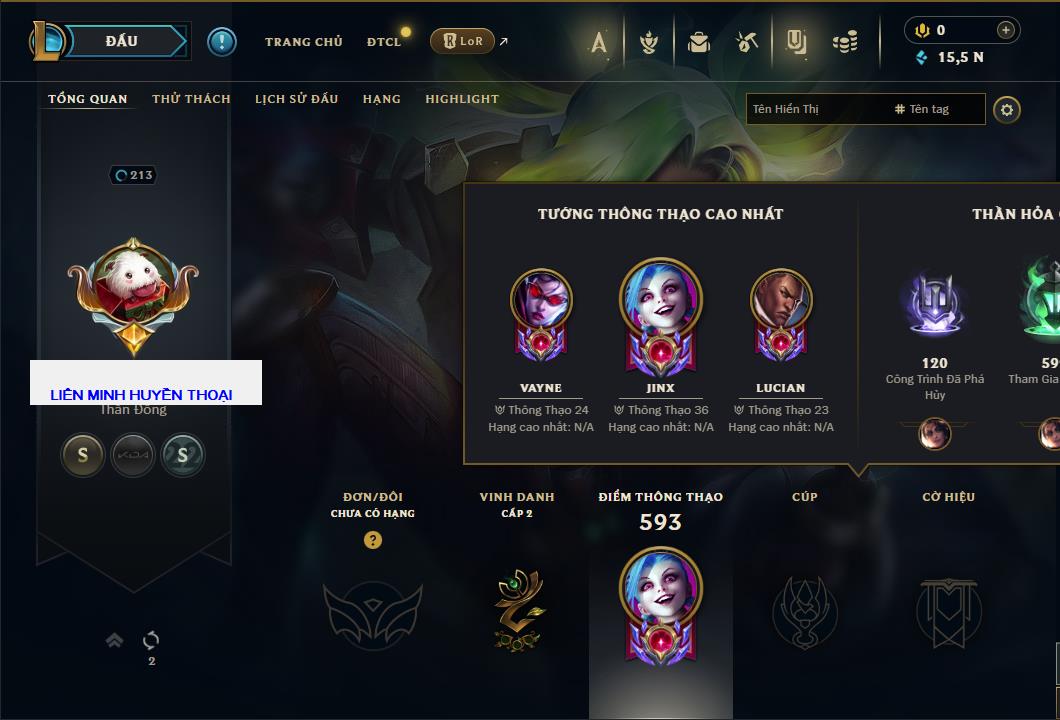Image resolution: width=1060 pixels, height=720 pixels.
Task: Switch to the THỬ THÁCH tab
Action: pyautogui.click(x=191, y=99)
